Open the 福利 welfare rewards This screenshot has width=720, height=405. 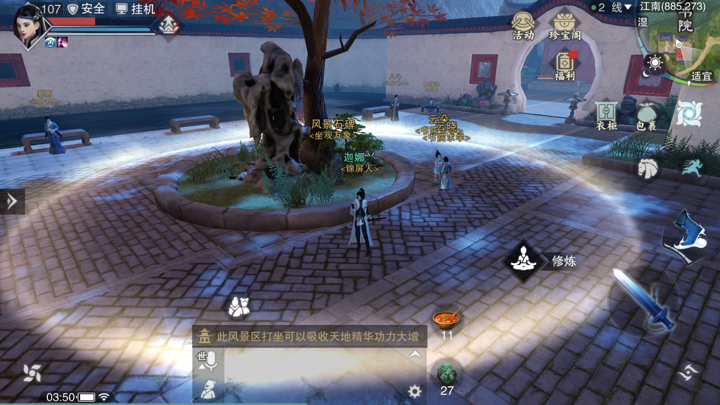click(565, 66)
